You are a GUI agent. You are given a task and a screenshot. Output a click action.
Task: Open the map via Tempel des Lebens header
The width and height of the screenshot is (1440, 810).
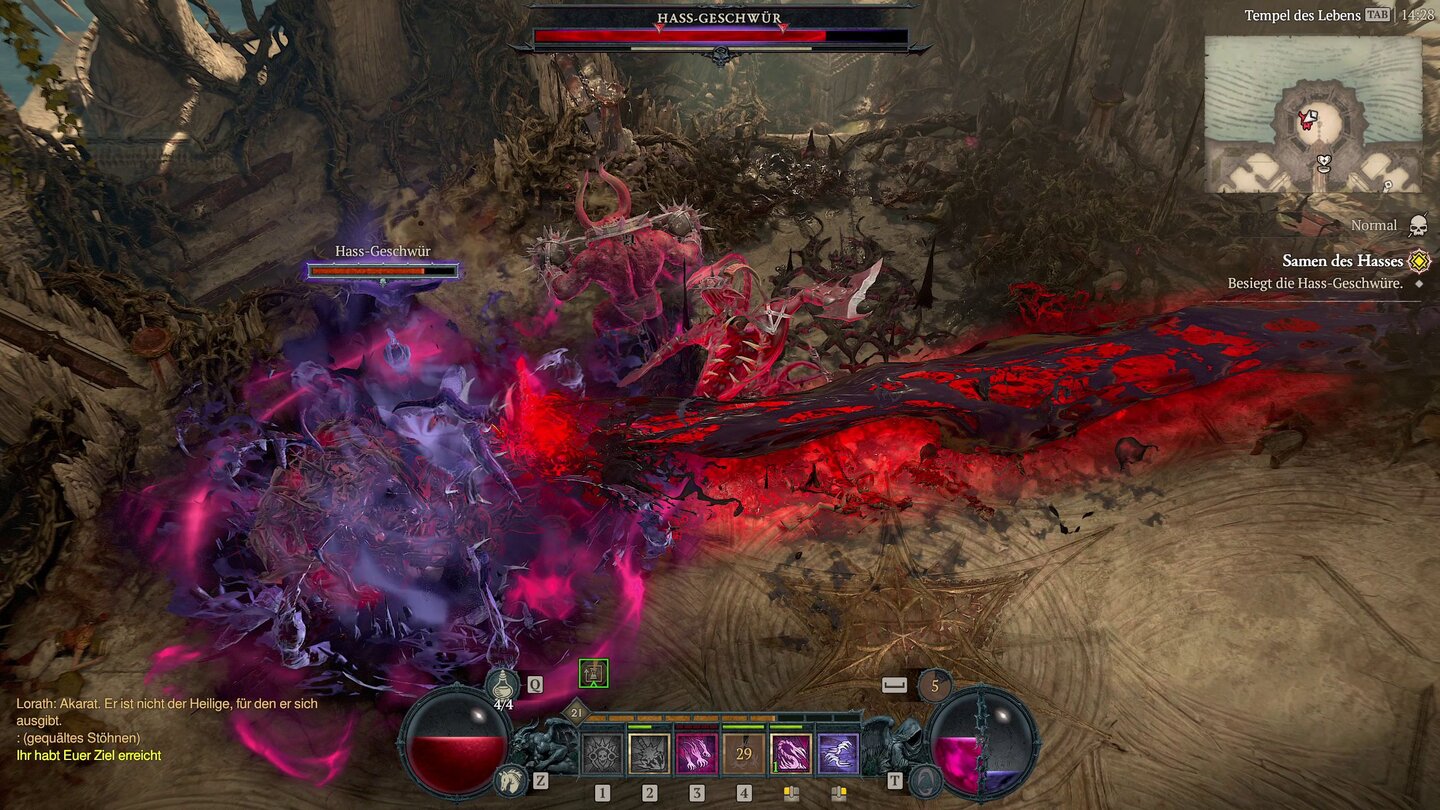1302,15
